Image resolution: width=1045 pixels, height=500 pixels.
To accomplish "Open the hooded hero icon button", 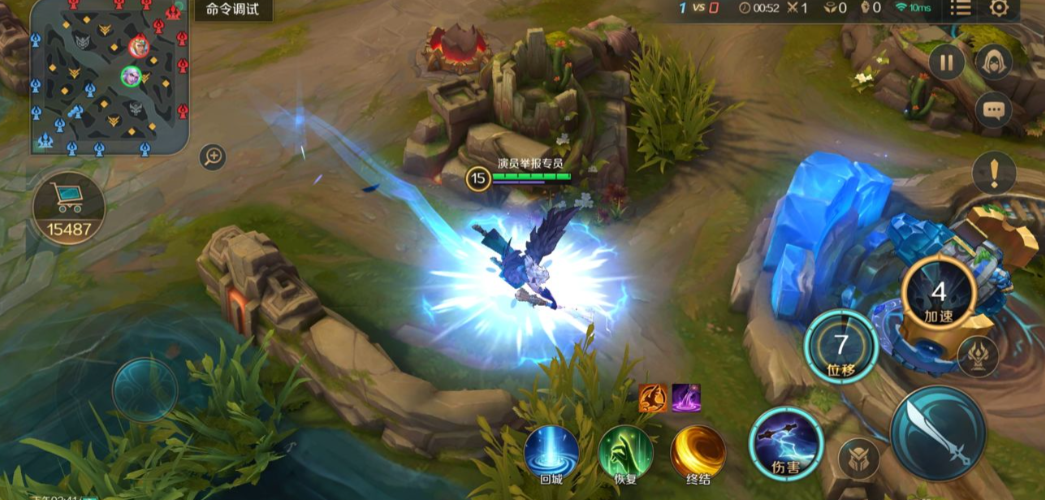I will coord(993,62).
